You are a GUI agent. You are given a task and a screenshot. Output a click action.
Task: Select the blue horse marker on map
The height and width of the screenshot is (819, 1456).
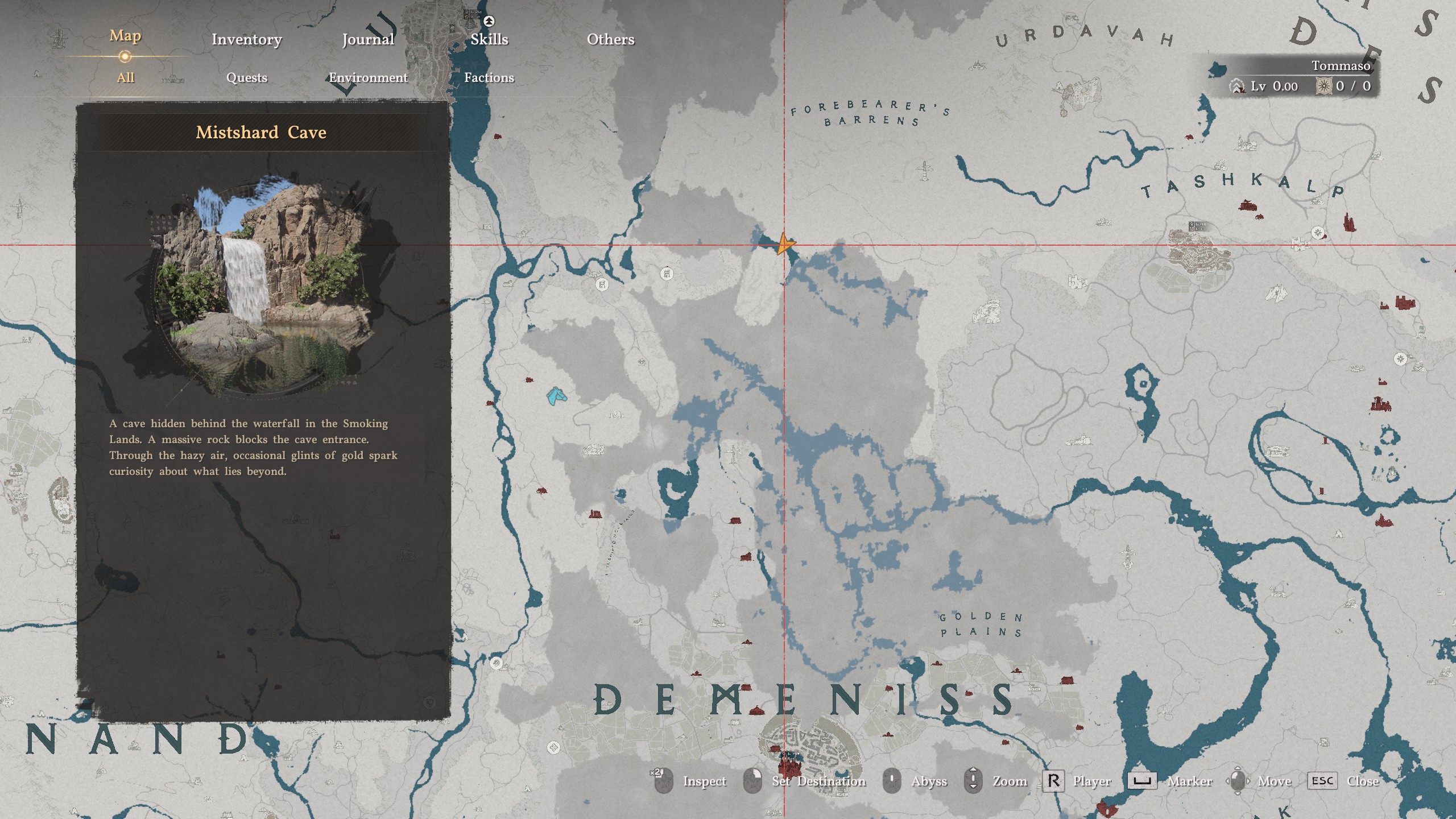coord(556,396)
